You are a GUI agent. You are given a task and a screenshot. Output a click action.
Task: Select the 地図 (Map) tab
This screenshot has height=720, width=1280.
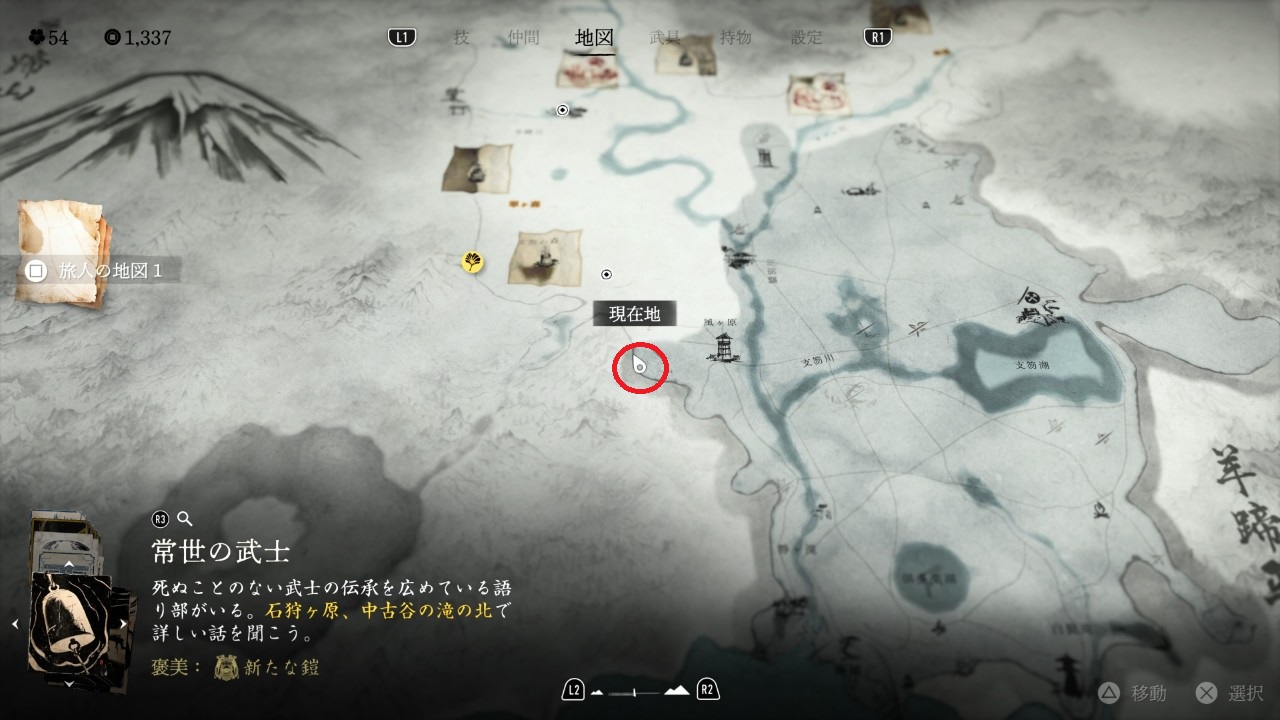point(594,38)
